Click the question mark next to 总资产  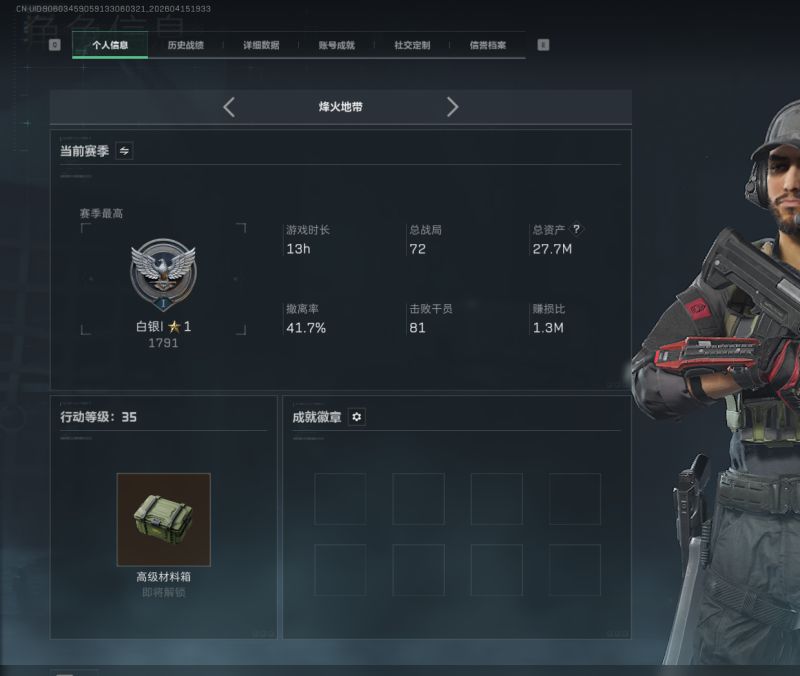pos(576,229)
